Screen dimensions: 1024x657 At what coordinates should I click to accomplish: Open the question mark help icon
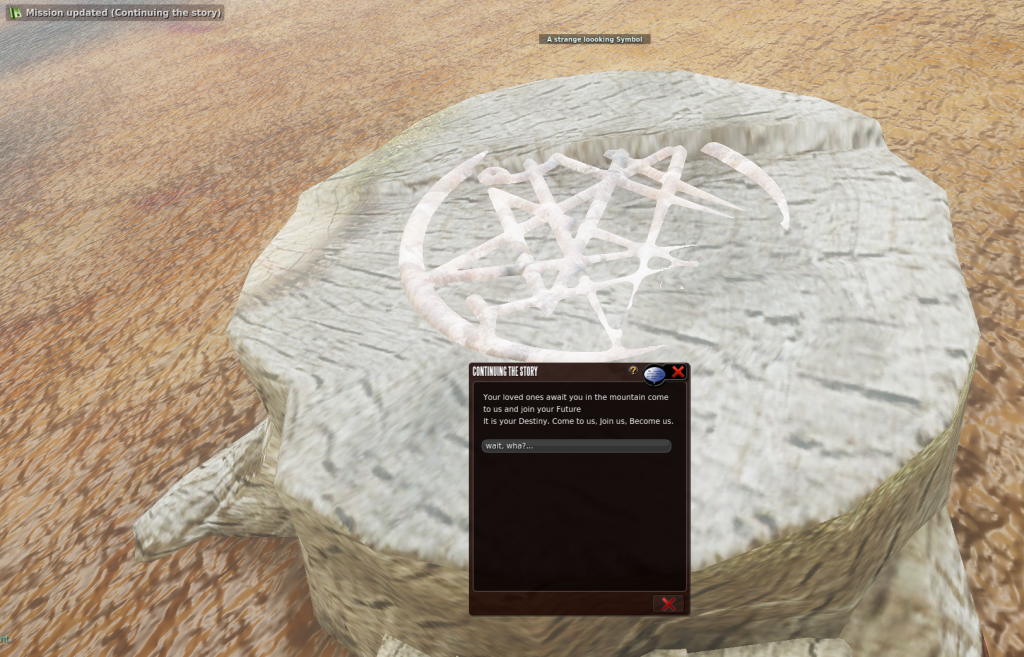coord(633,371)
